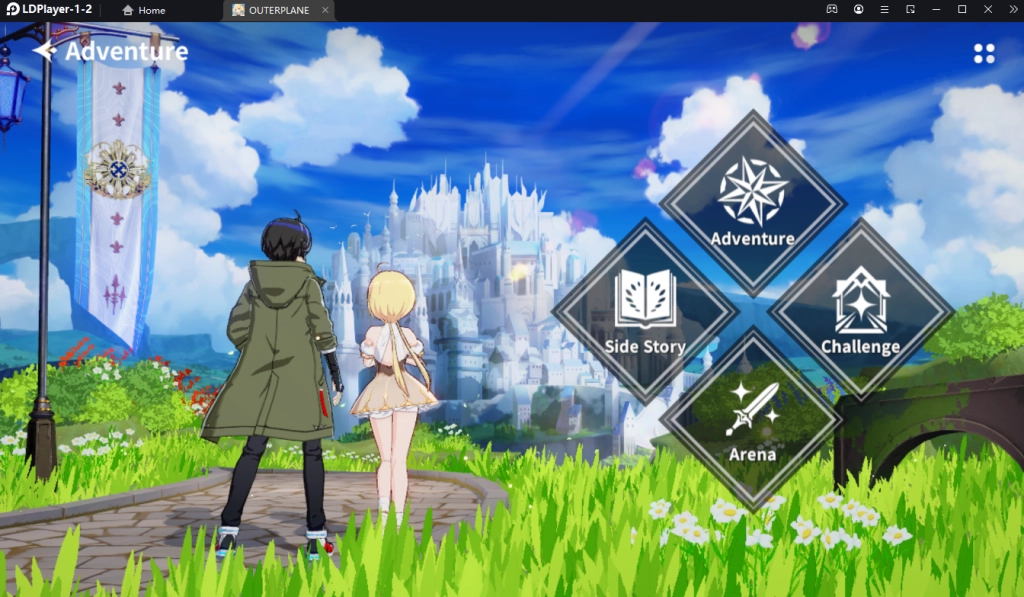Select the Side Story mode
The image size is (1024, 597).
[x=645, y=310]
